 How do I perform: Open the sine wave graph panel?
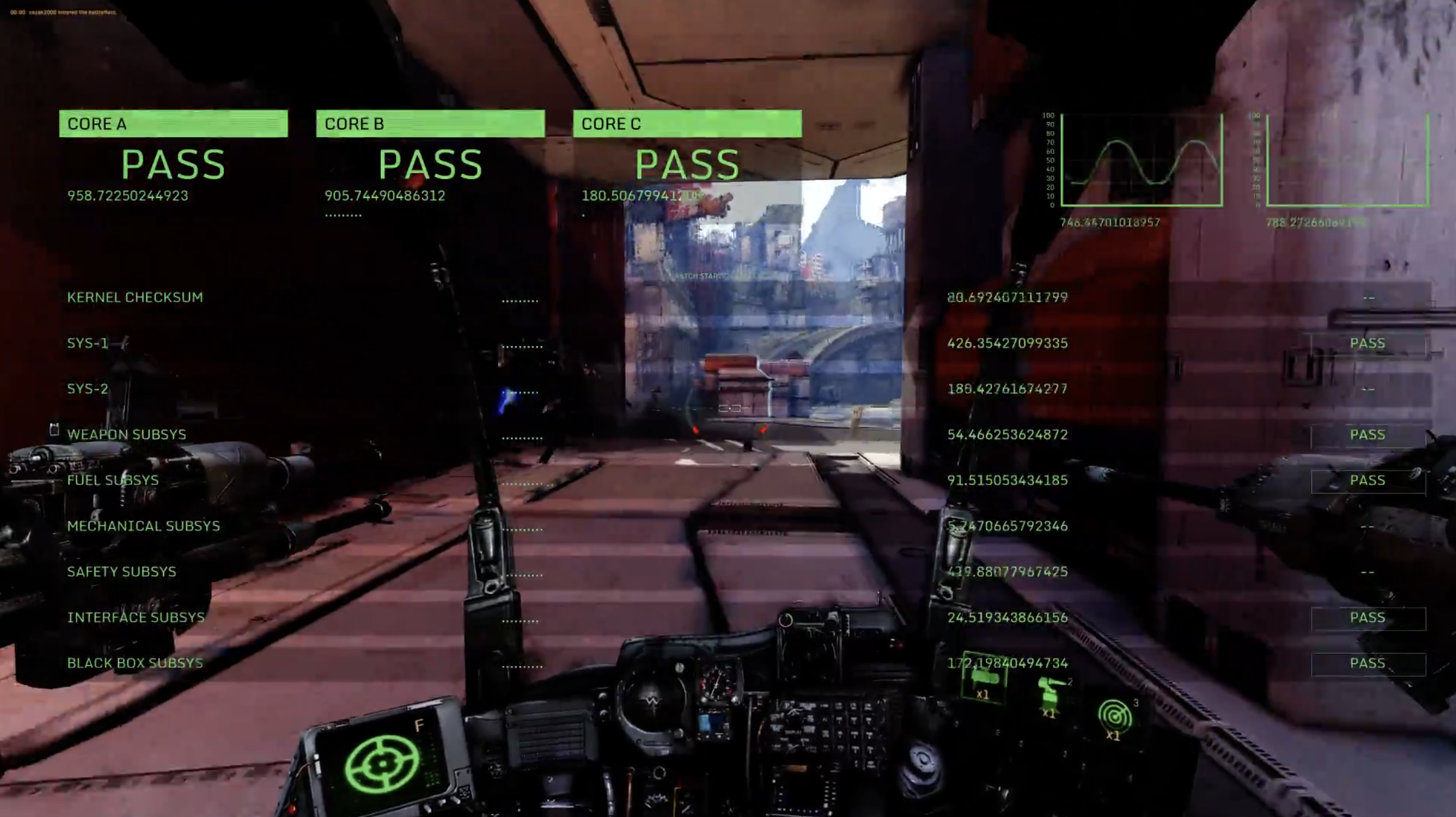[1141, 160]
